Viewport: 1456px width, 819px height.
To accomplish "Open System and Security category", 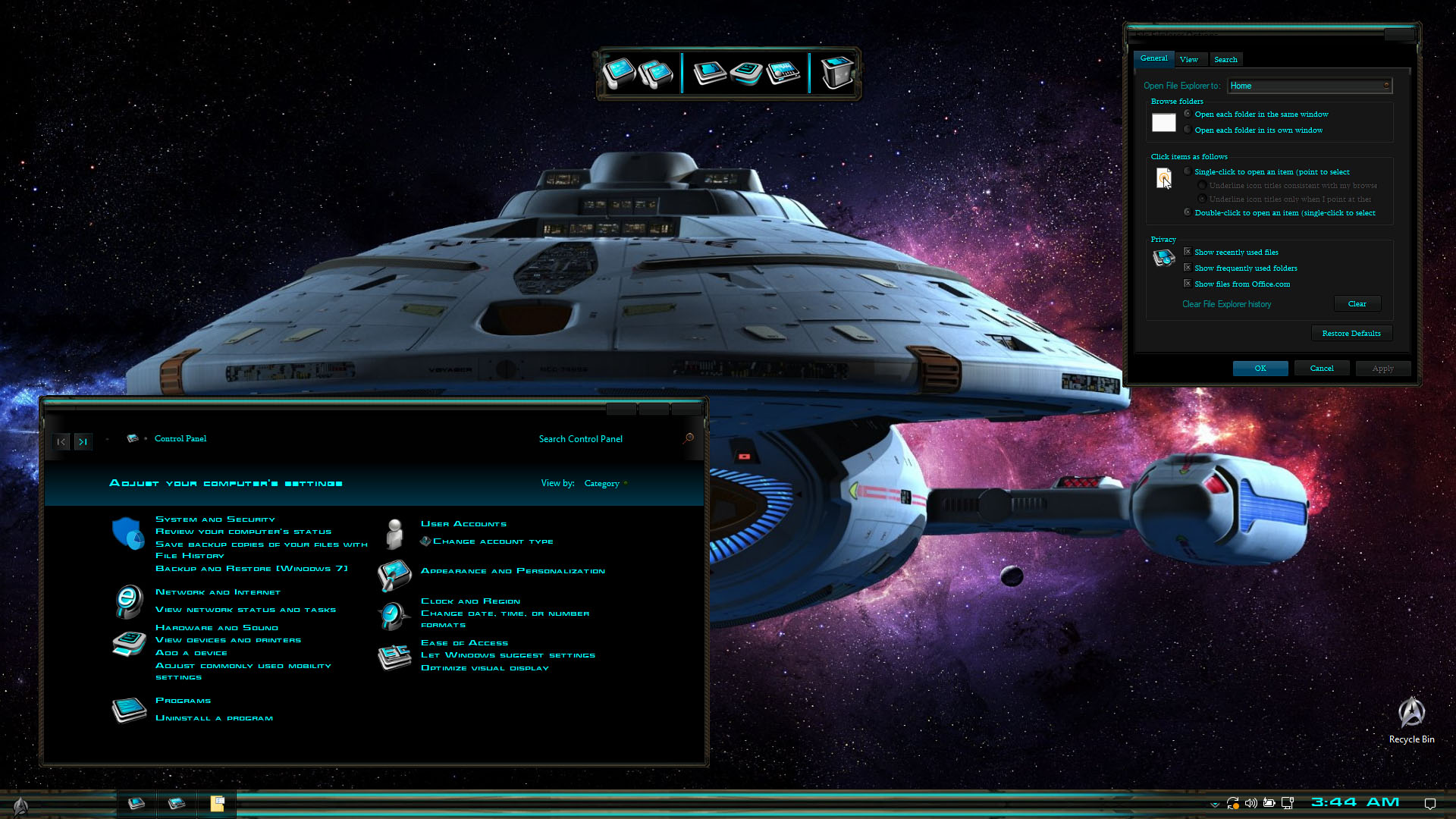I will click(x=215, y=519).
